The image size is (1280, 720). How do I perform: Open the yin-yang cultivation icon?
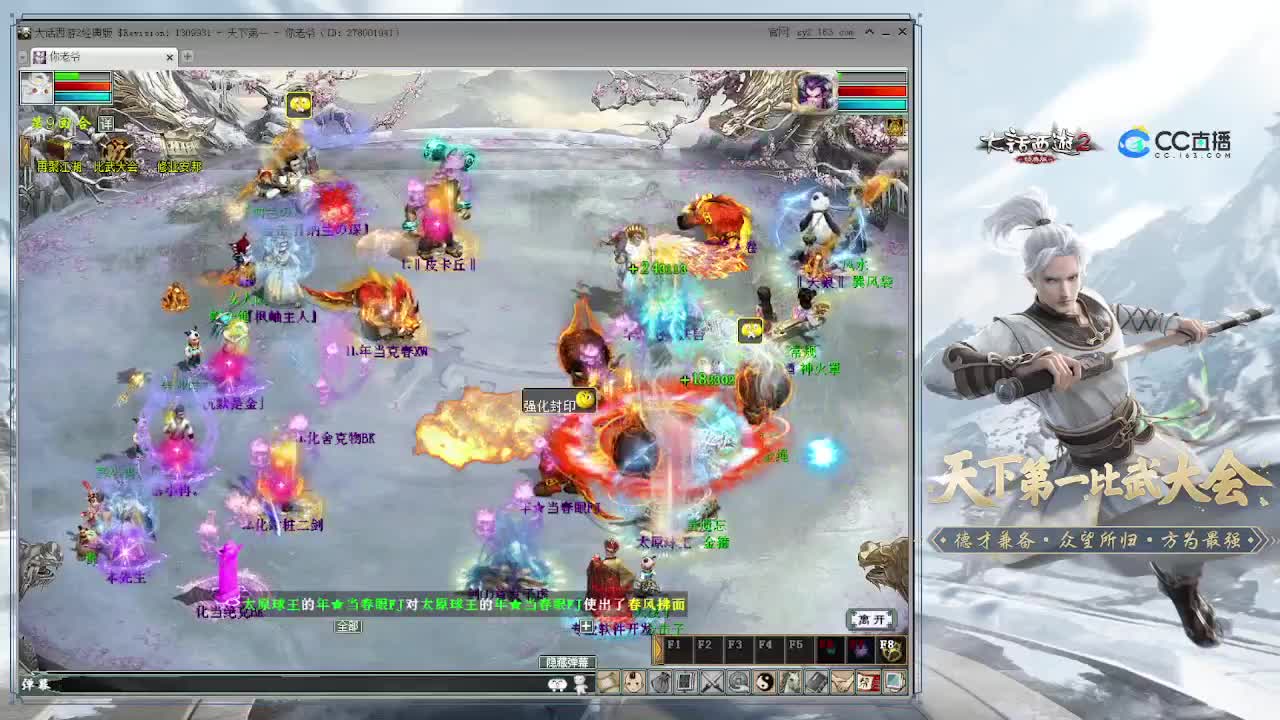coord(765,684)
